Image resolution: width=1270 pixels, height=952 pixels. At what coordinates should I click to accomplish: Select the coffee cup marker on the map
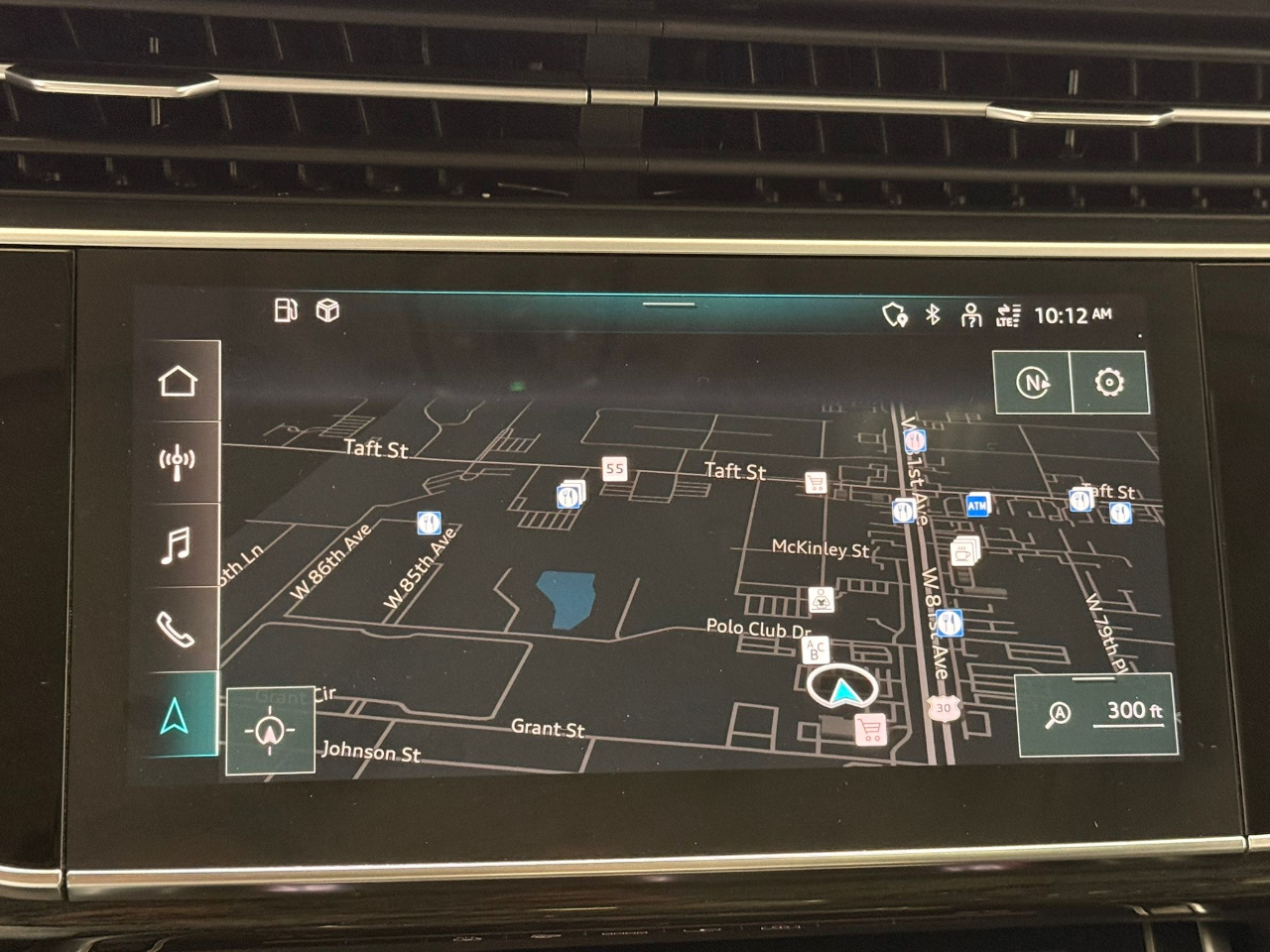point(962,550)
